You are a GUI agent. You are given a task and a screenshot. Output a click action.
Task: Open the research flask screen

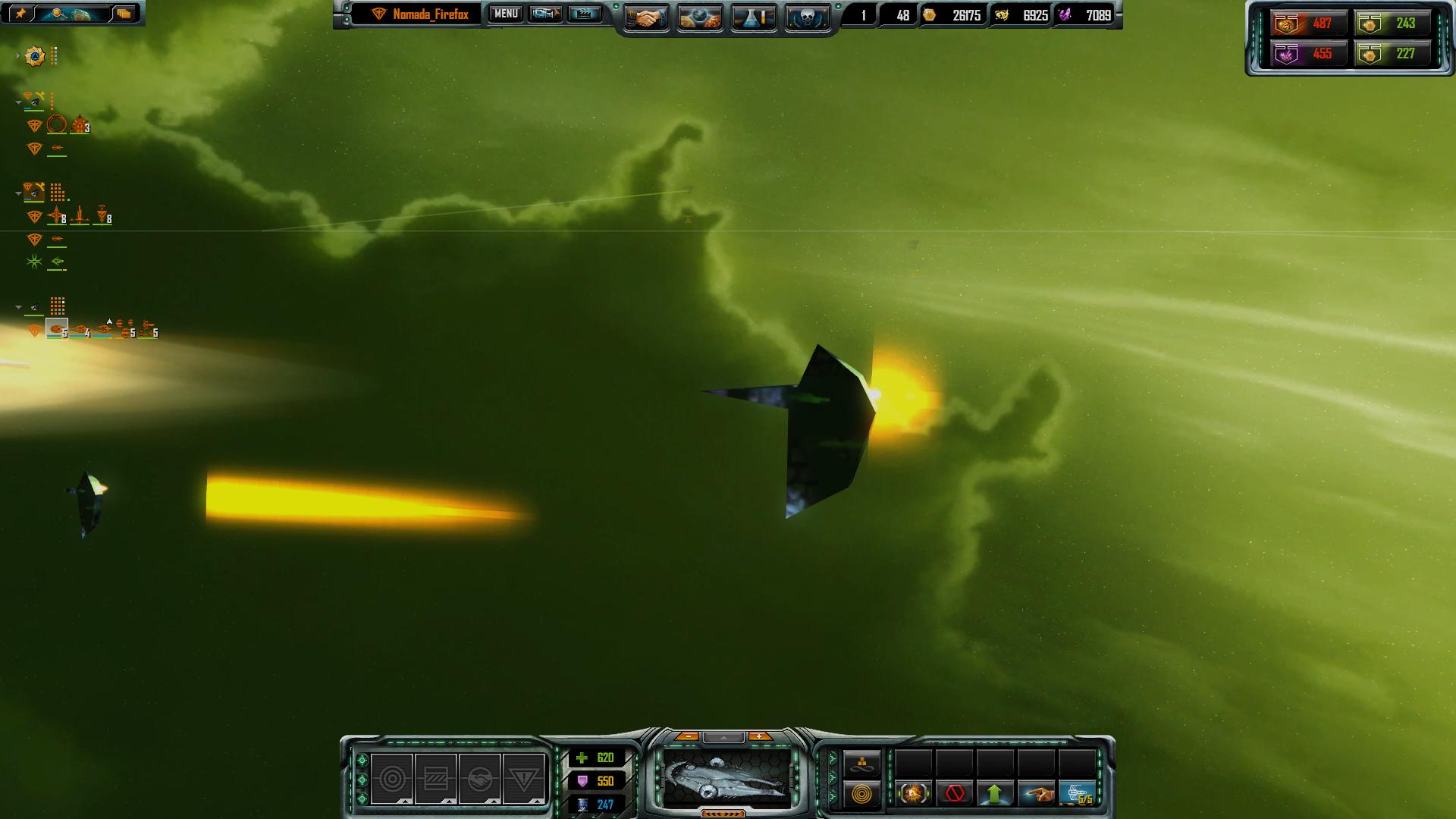point(753,17)
